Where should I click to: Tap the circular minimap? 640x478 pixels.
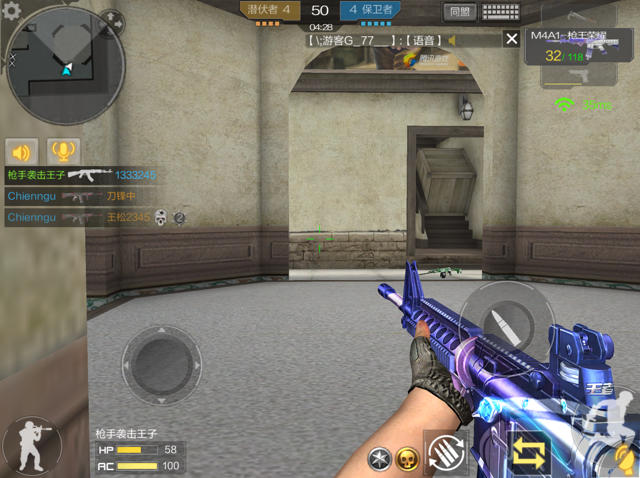(66, 66)
